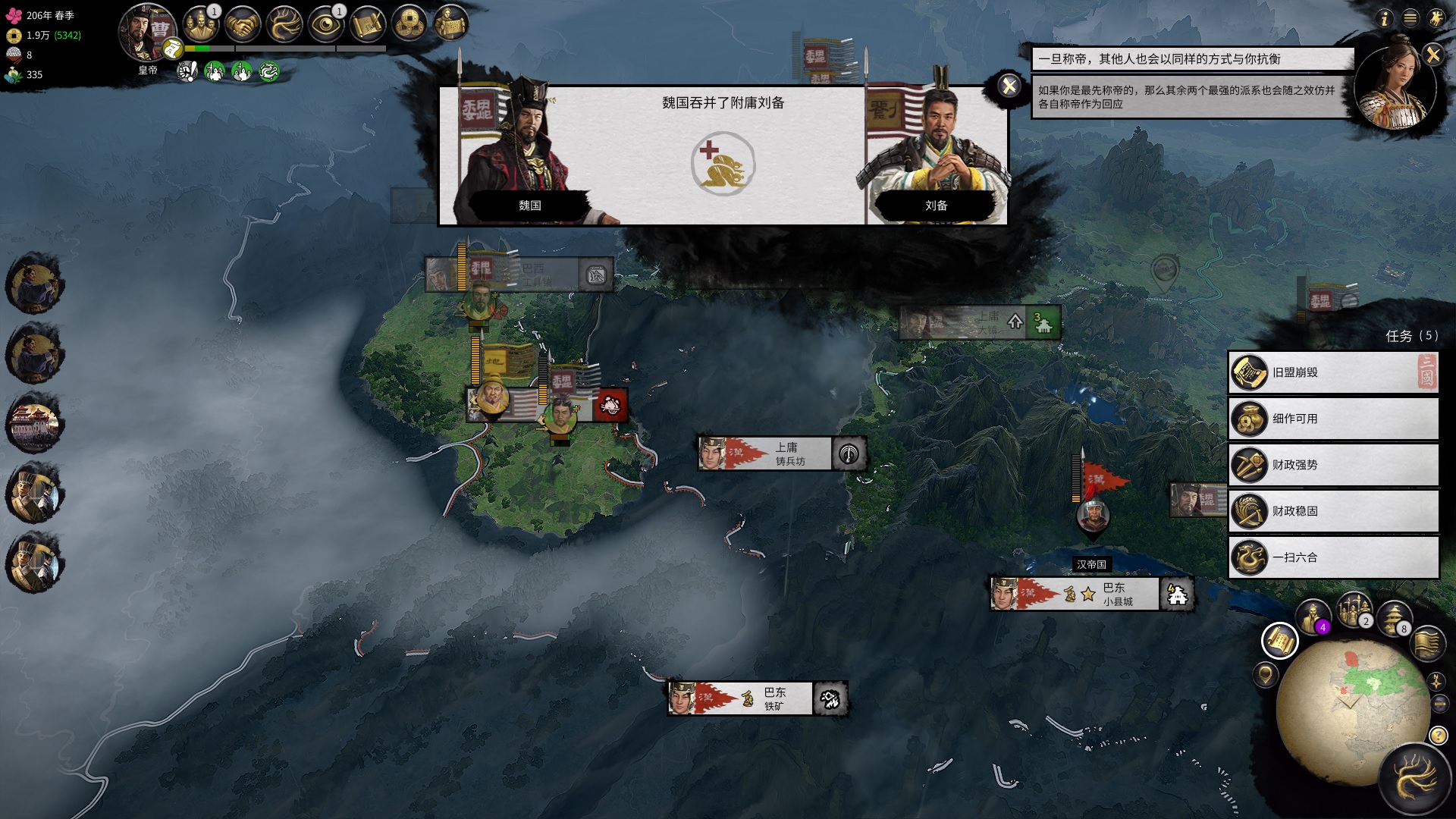The width and height of the screenshot is (1456, 819).
Task: Open the settlements pagoda list showing 8
Action: pyautogui.click(x=1392, y=617)
